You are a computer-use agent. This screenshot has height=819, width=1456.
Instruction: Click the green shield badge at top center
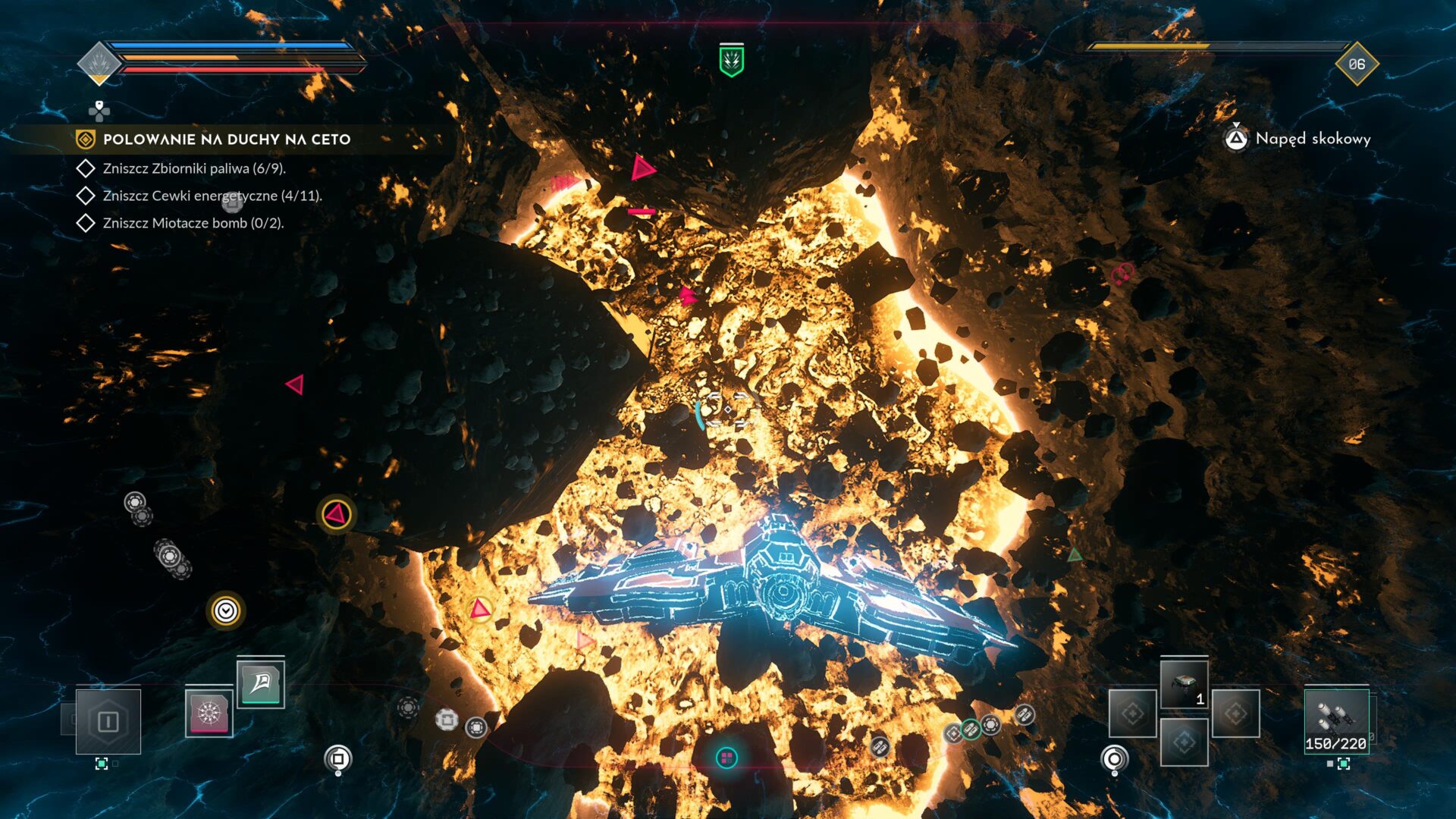tap(731, 61)
